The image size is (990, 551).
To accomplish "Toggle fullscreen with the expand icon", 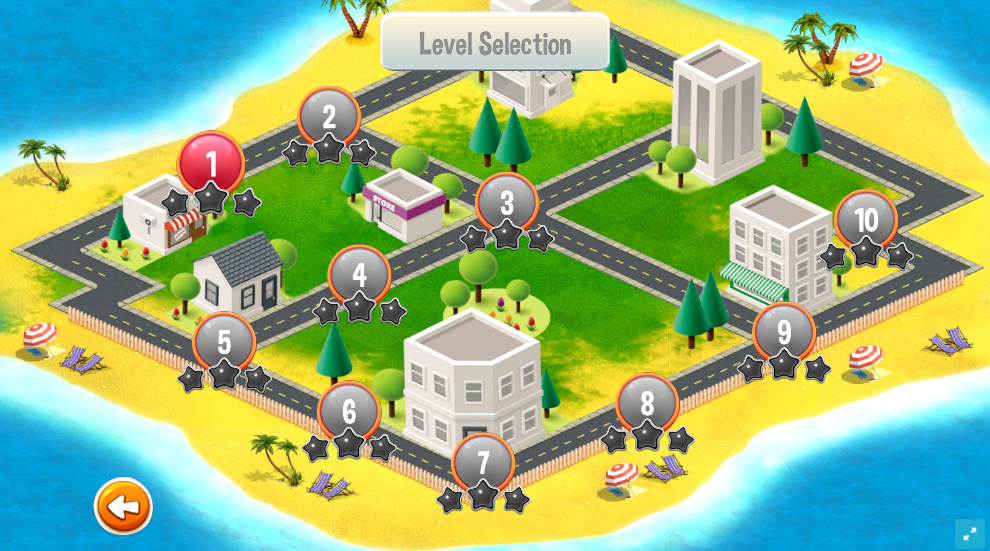I will click(969, 534).
